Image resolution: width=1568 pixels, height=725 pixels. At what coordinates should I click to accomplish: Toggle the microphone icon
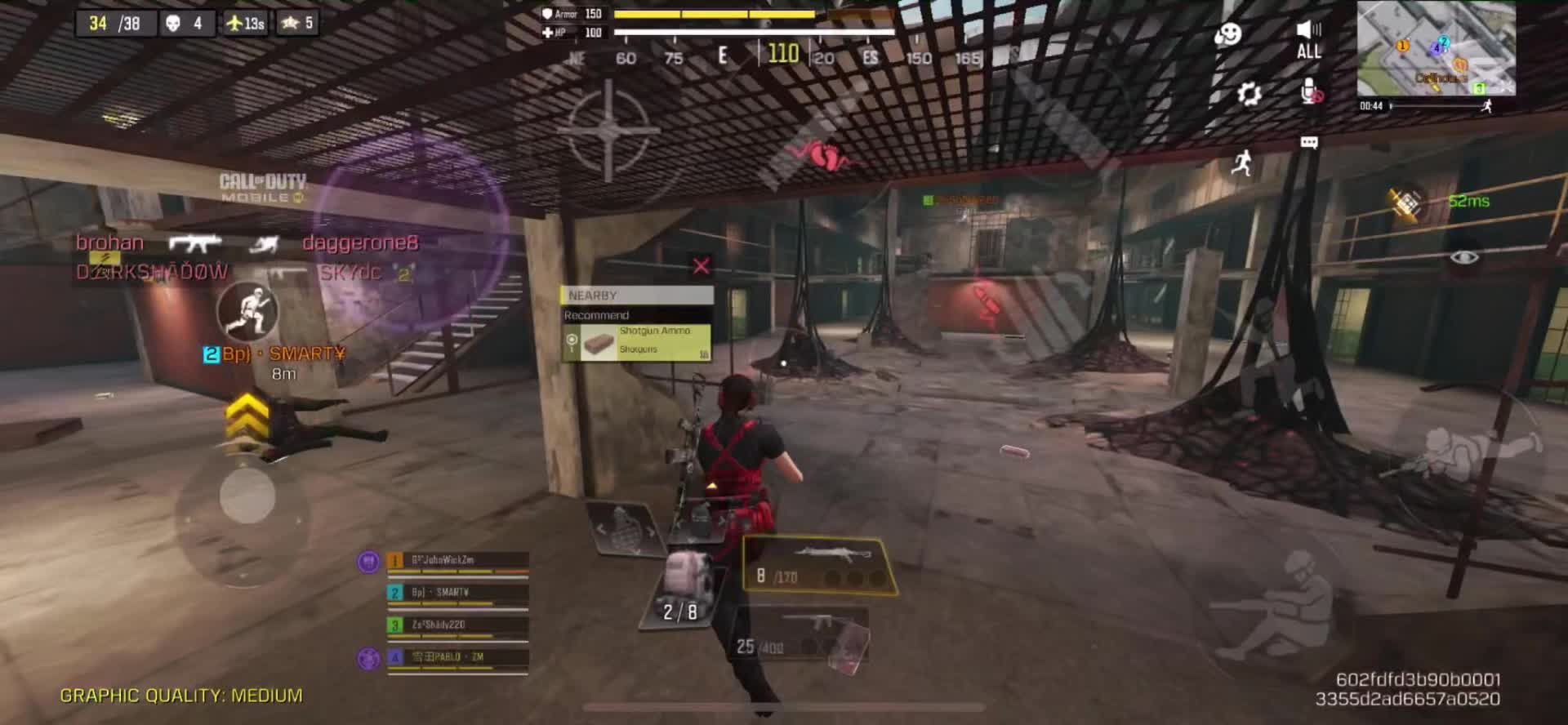(x=1310, y=92)
